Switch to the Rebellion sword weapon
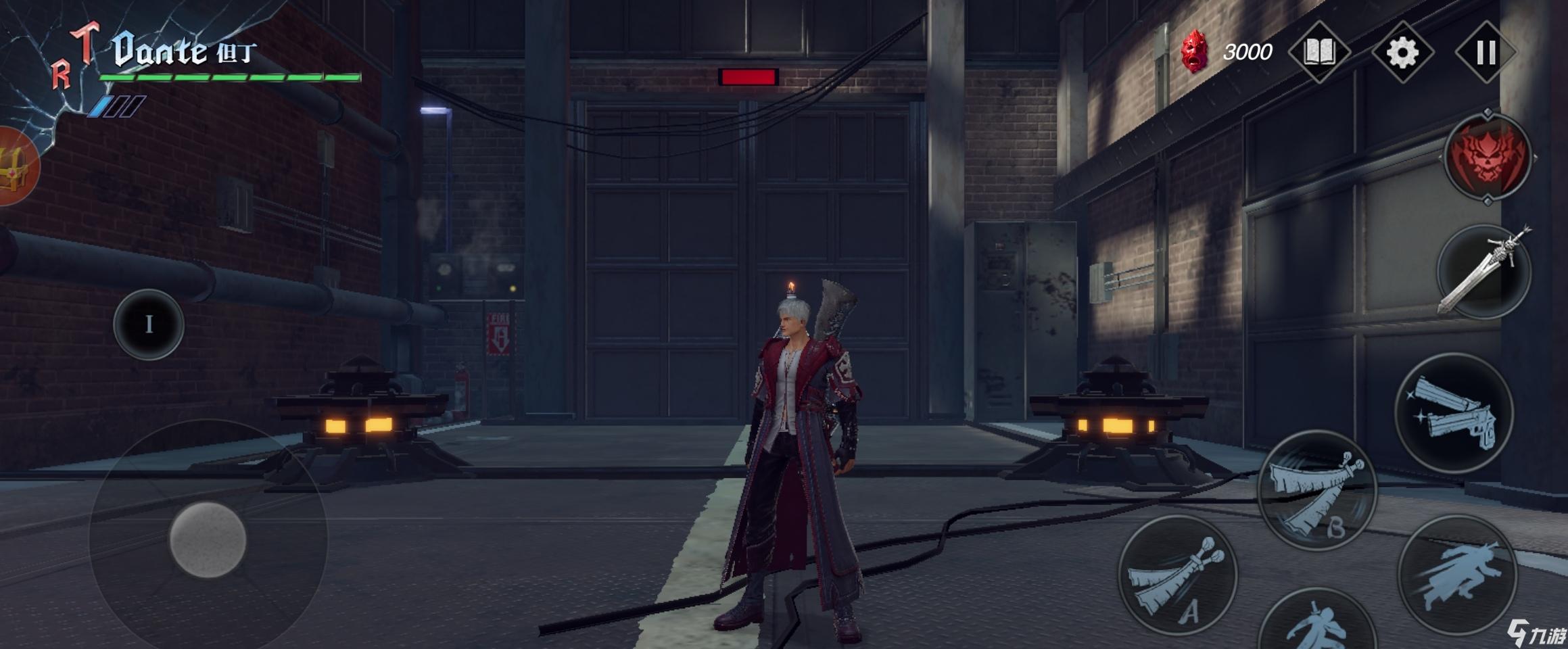This screenshot has height=649, width=1568. click(1483, 272)
